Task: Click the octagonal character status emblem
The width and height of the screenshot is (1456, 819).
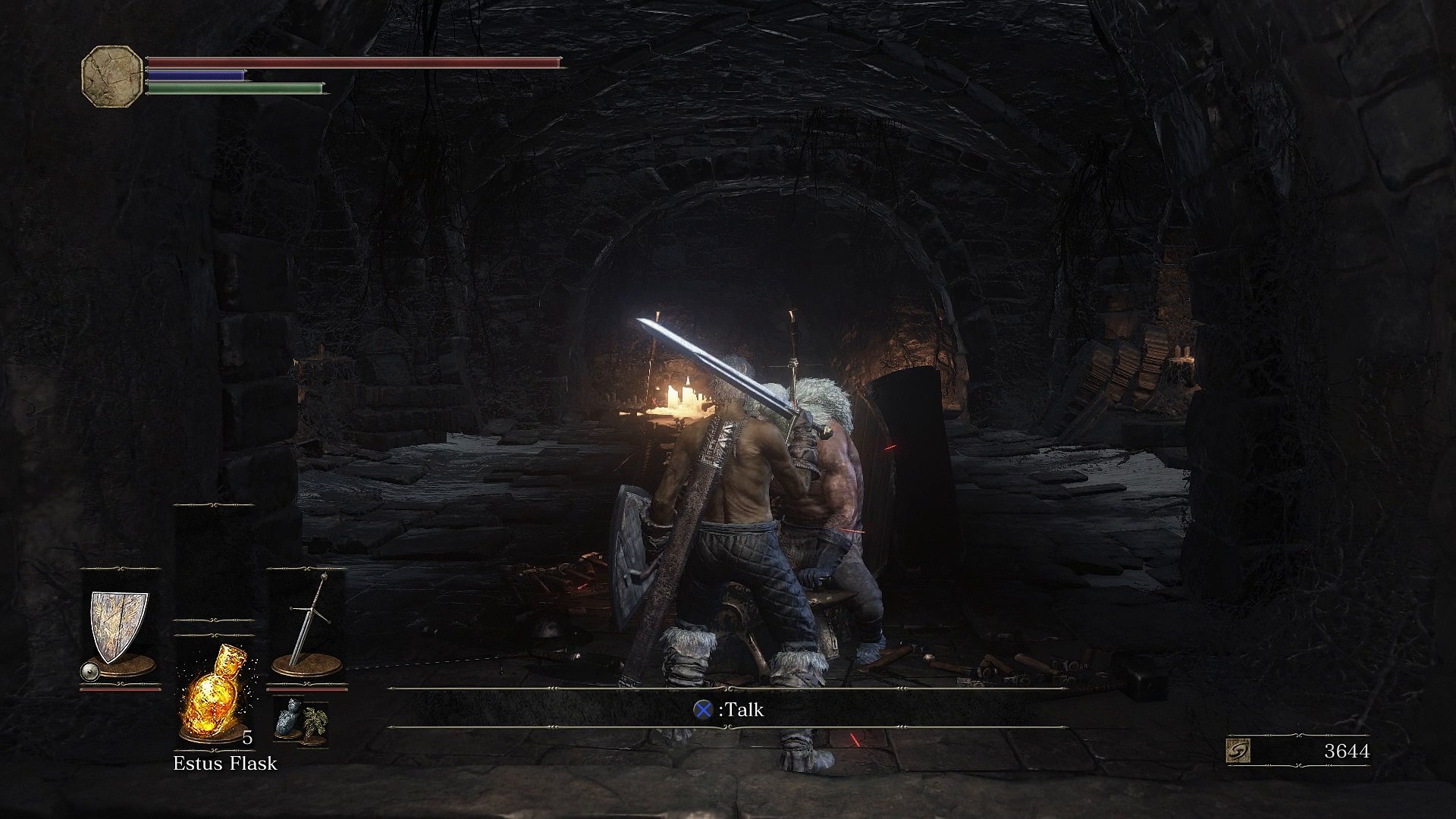Action: [112, 76]
